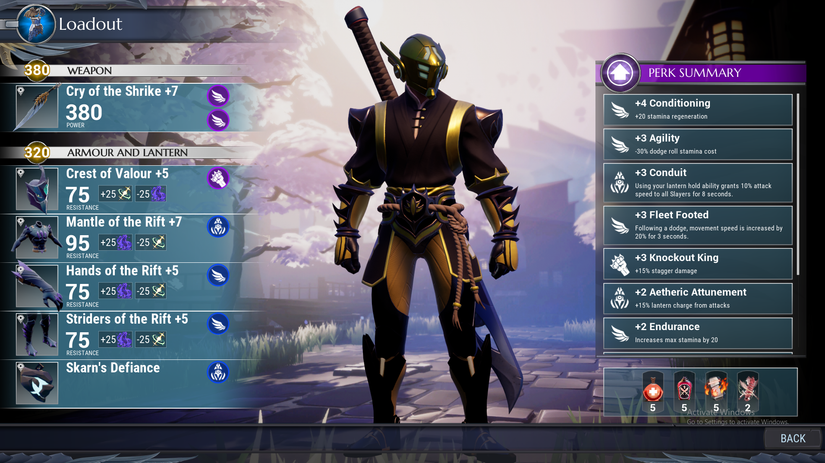Select the +3 Agility perk entry
825x463 pixels.
(699, 144)
